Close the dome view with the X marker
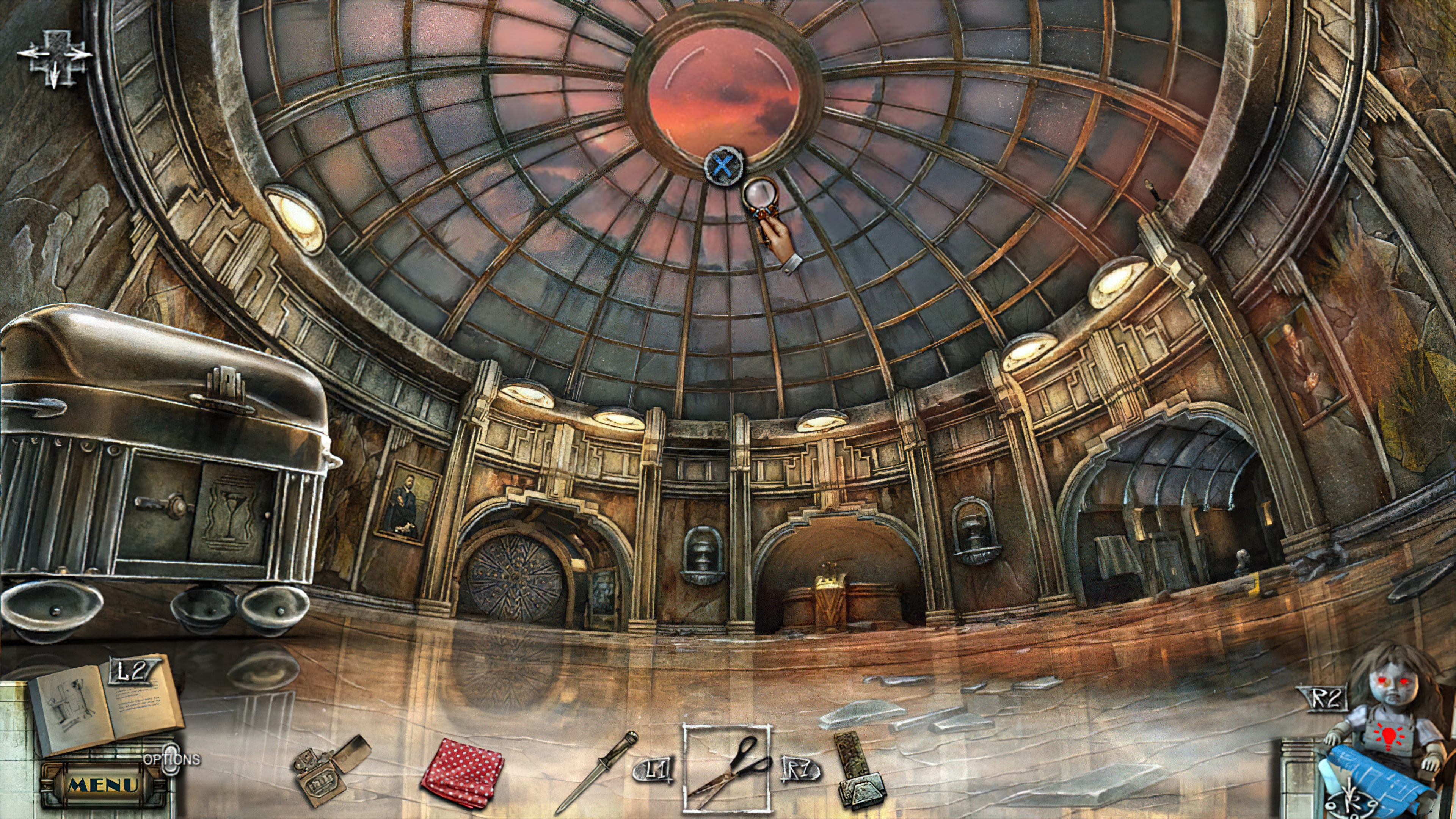Viewport: 1456px width, 819px height. pyautogui.click(x=723, y=166)
